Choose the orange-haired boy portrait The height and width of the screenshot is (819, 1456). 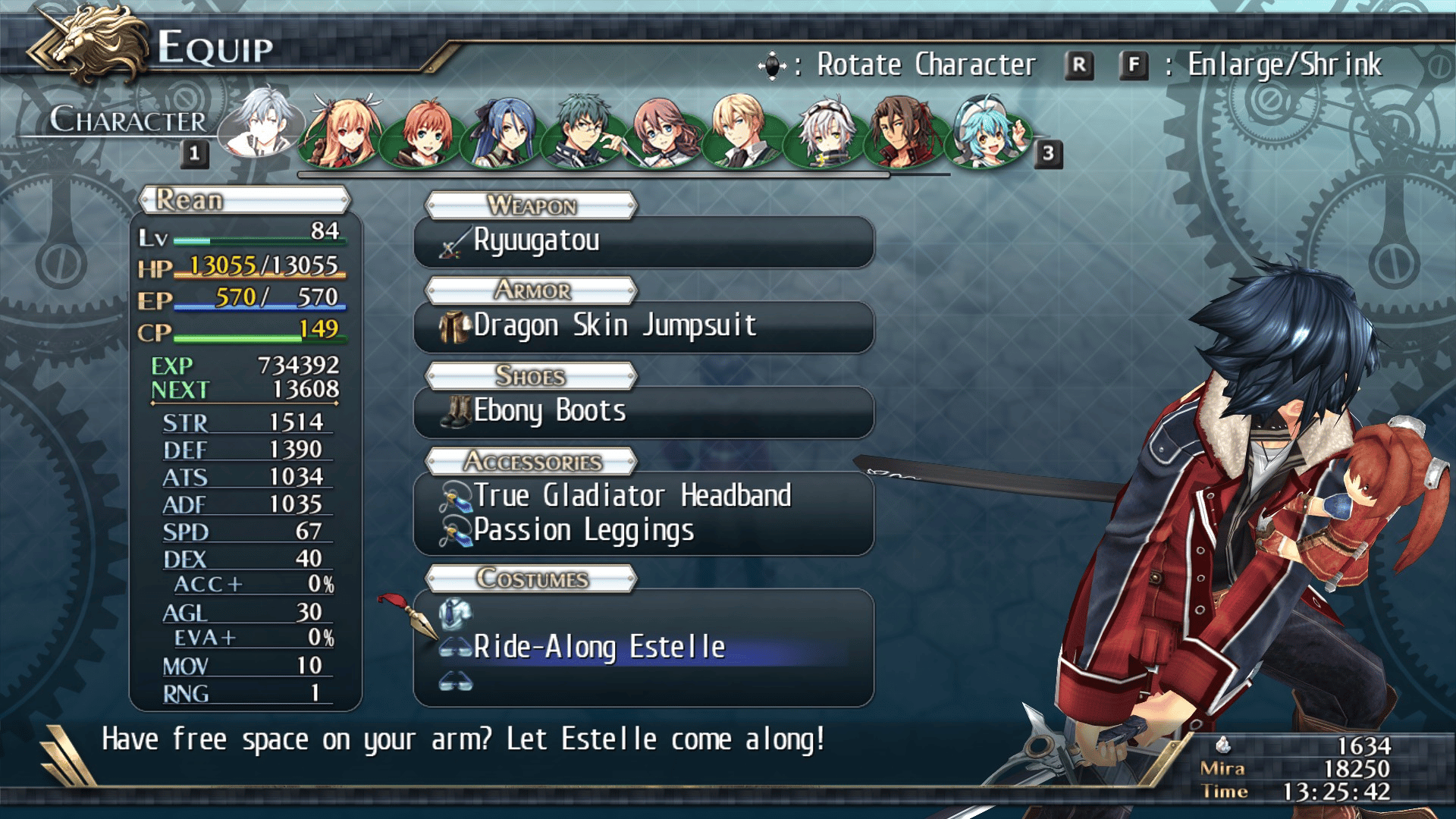point(423,132)
